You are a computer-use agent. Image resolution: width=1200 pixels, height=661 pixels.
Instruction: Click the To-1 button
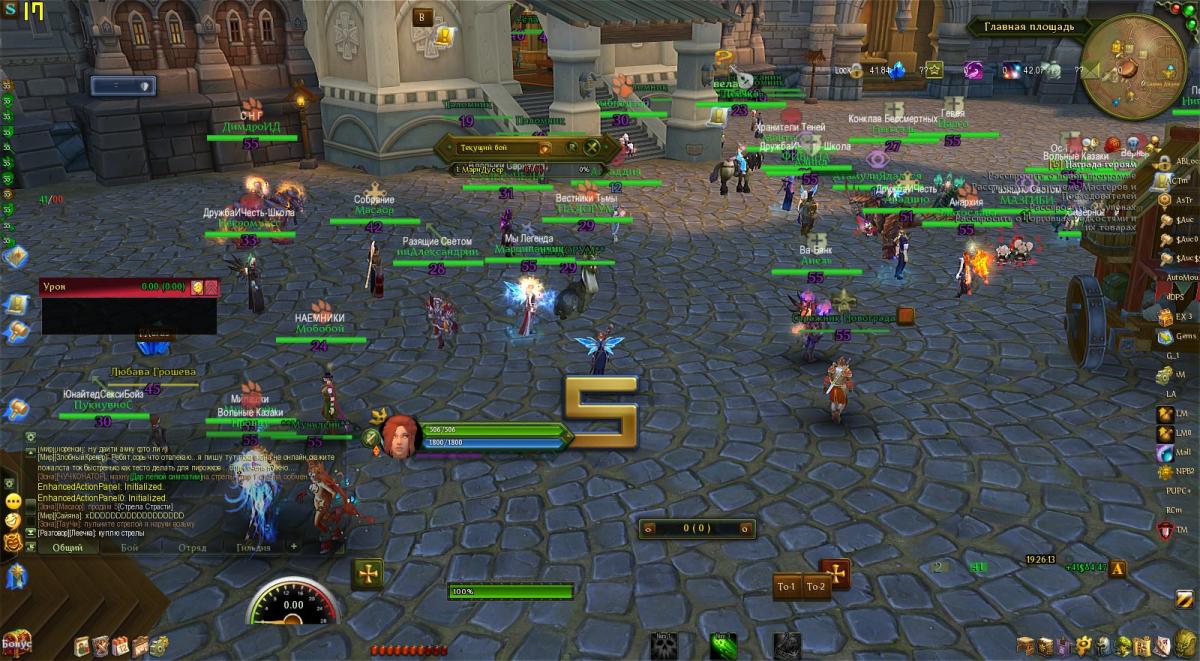click(787, 586)
